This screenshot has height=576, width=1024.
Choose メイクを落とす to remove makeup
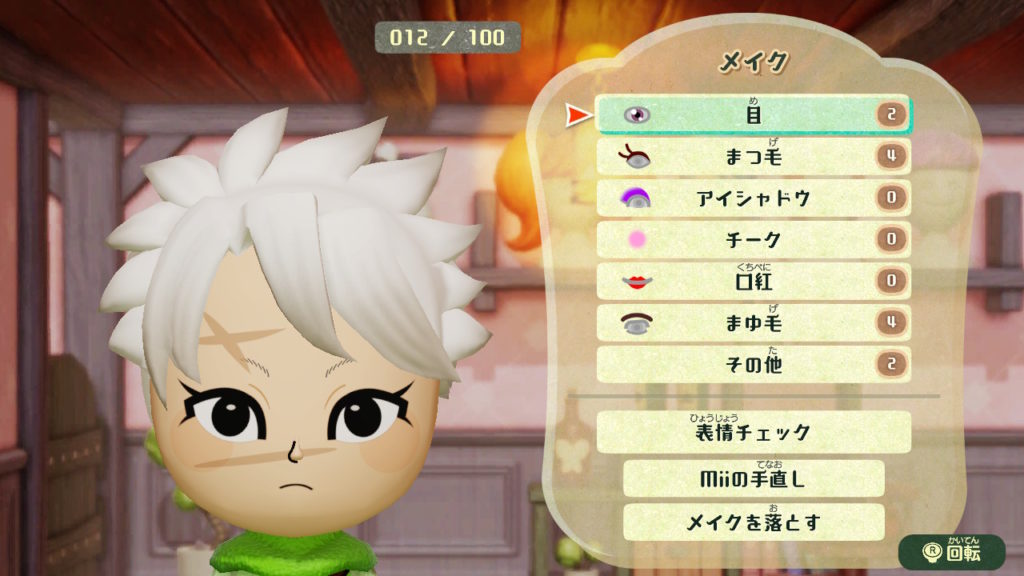[753, 522]
